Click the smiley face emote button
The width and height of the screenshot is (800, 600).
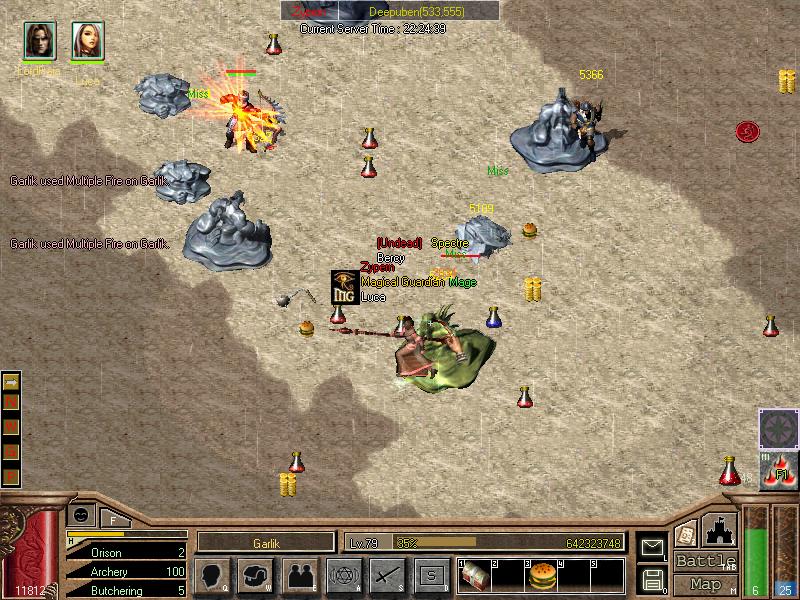coord(79,514)
